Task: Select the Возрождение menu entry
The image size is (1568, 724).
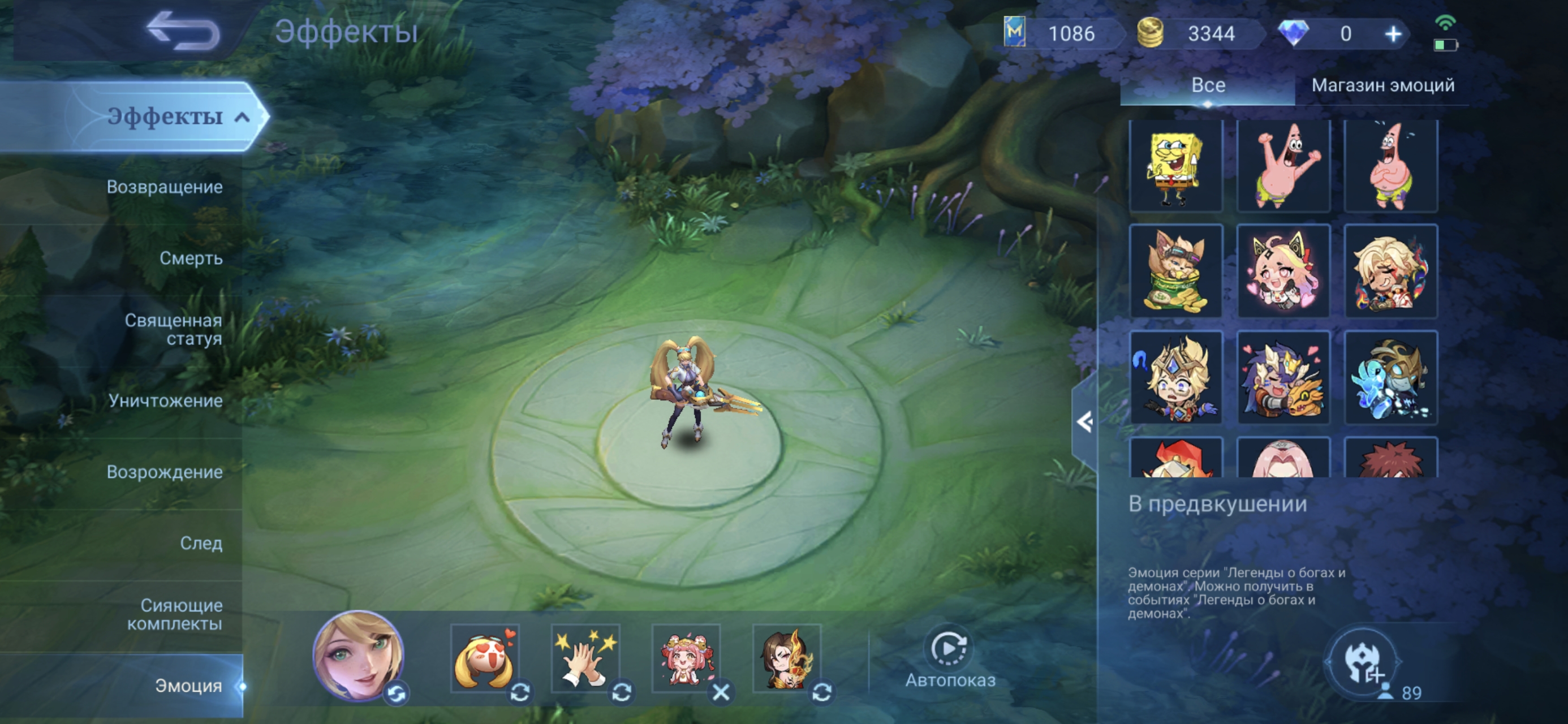Action: (165, 472)
